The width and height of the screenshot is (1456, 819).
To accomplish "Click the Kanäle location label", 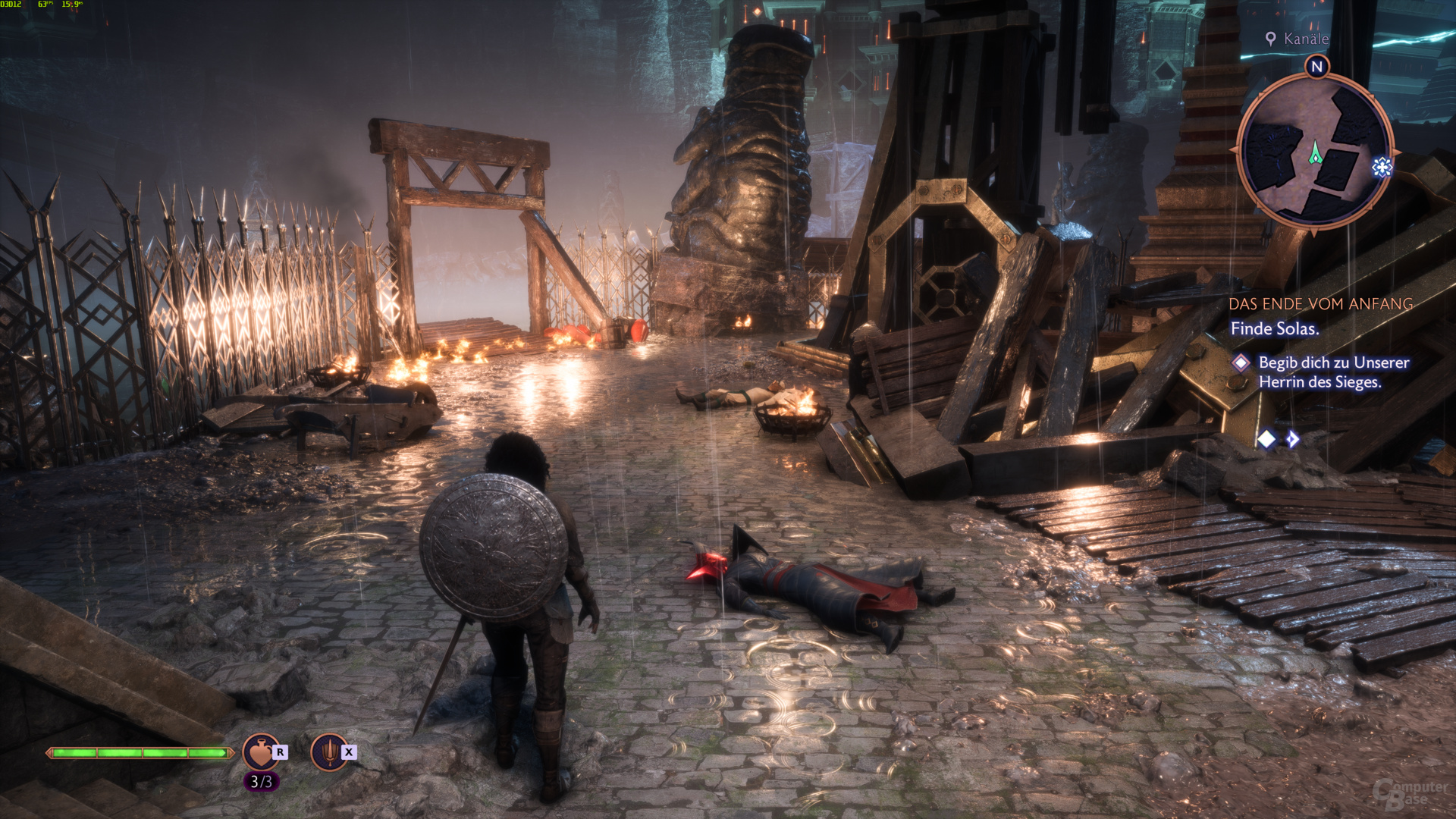I will (x=1305, y=39).
